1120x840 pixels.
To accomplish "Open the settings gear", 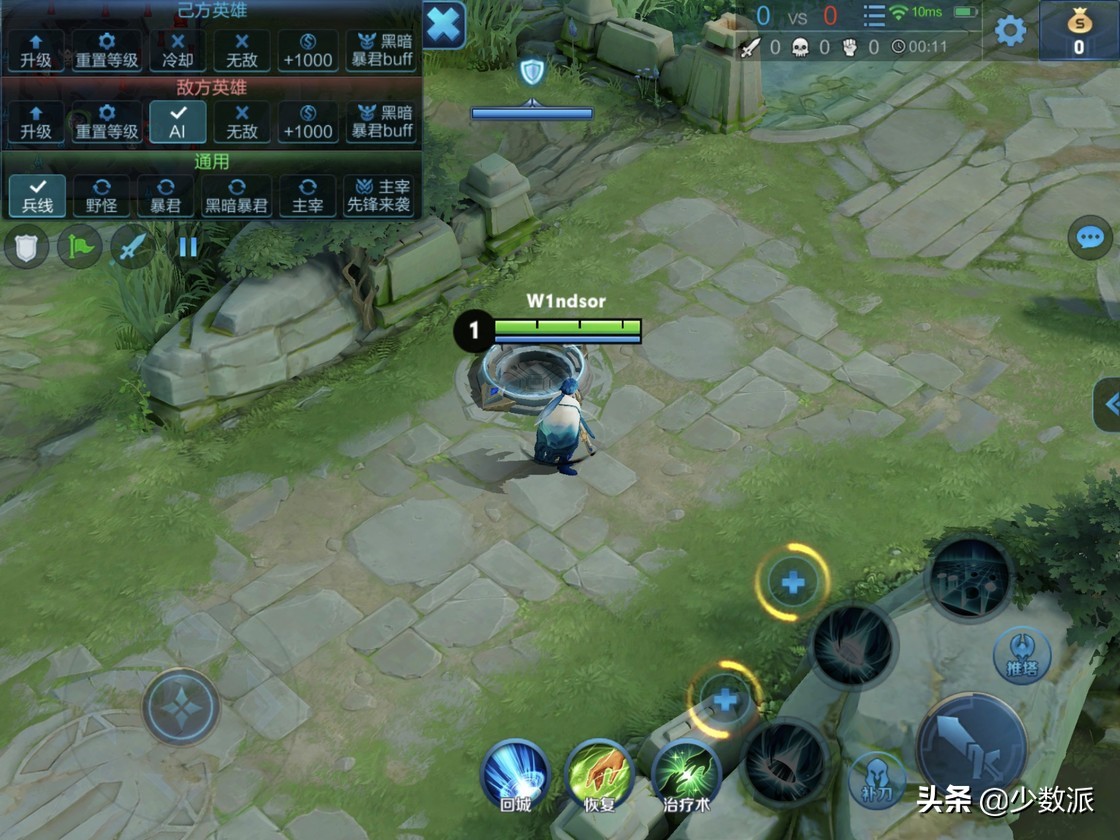I will coord(1010,31).
